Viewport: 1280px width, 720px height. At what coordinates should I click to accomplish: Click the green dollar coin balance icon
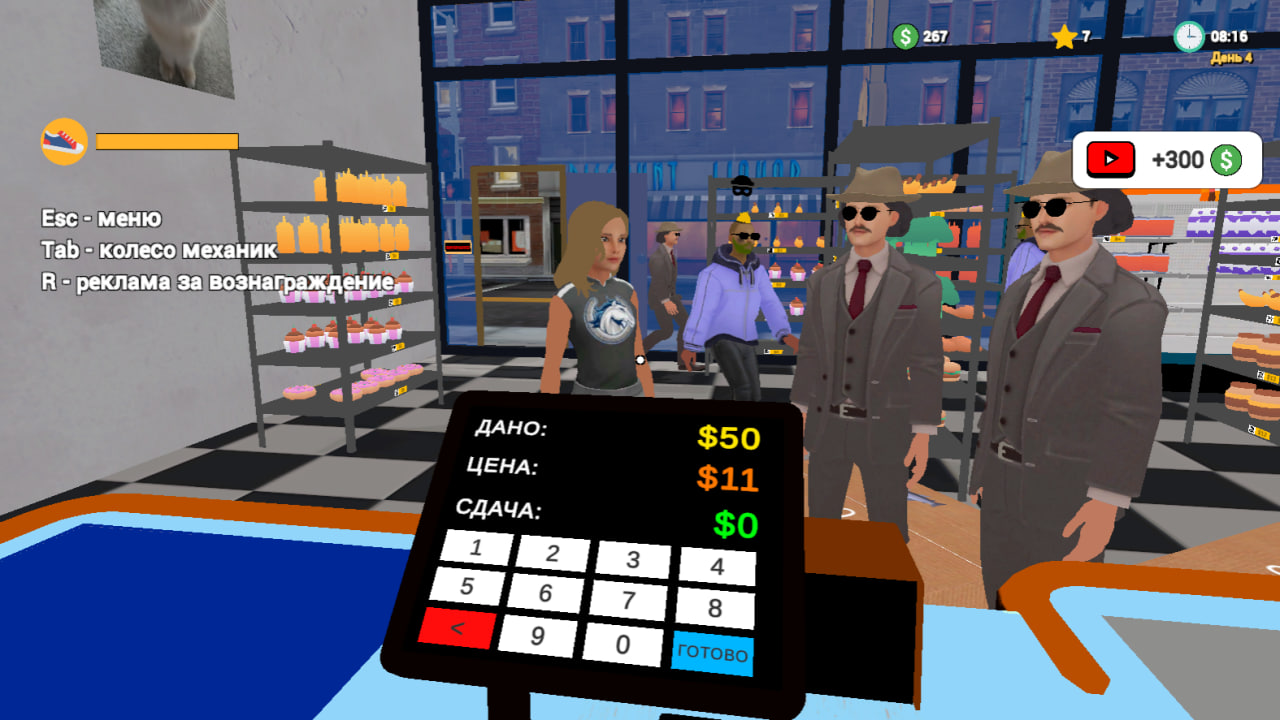(906, 35)
